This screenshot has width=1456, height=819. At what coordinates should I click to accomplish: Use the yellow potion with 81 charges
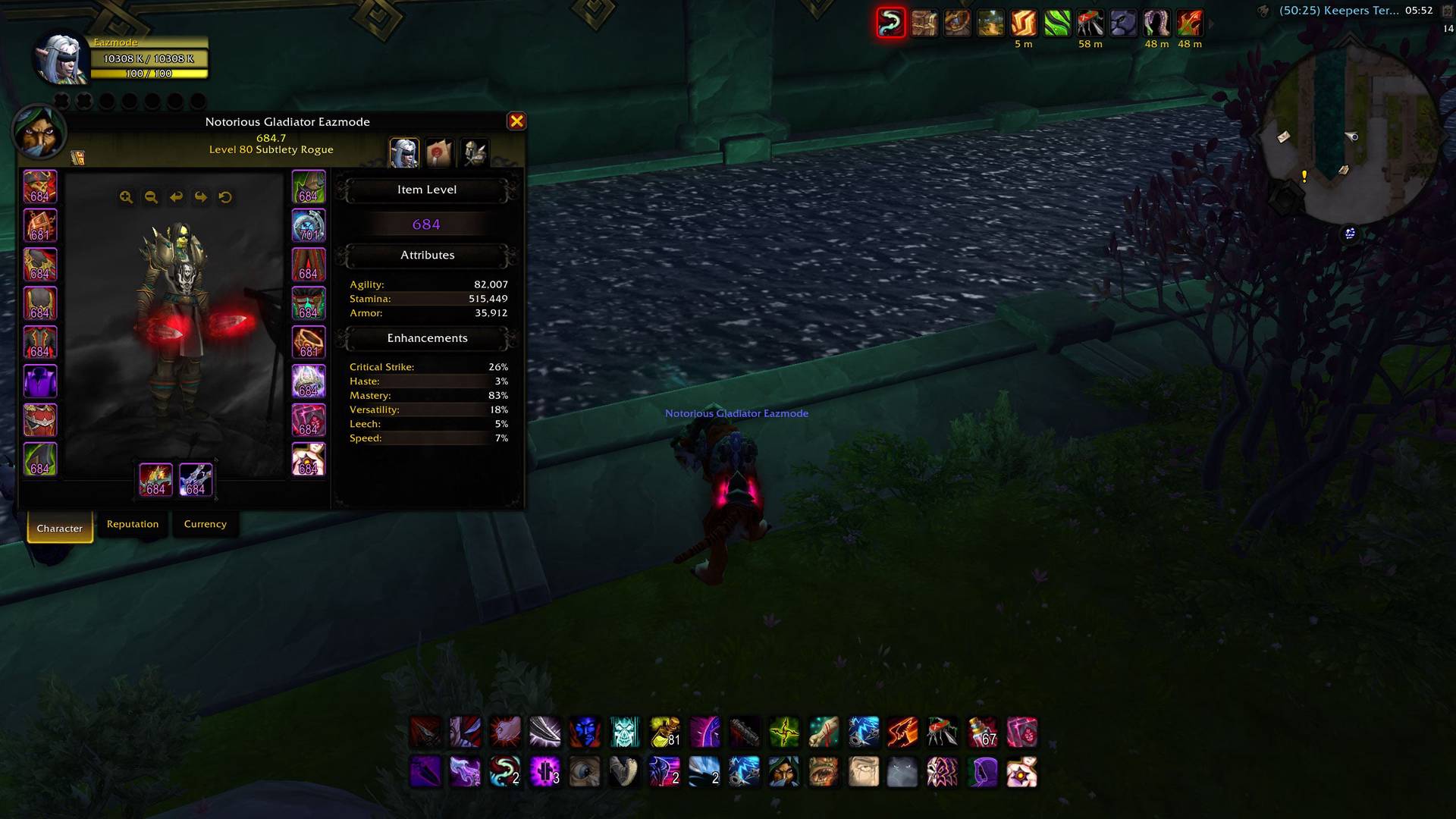point(665,733)
